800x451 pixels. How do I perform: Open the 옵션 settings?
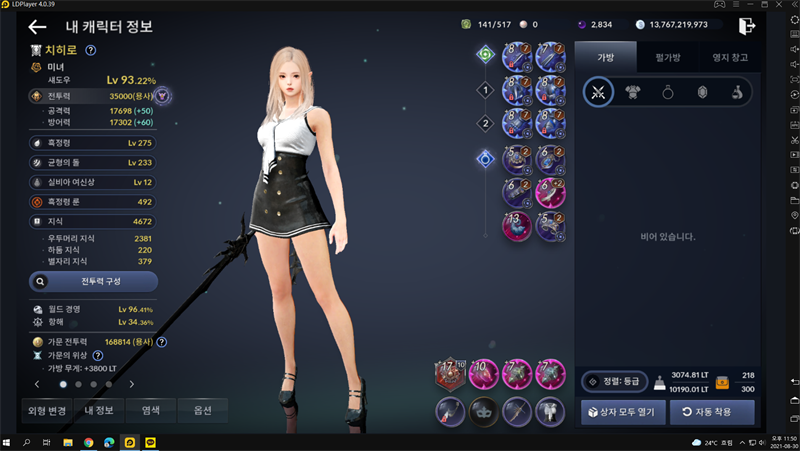pos(202,410)
